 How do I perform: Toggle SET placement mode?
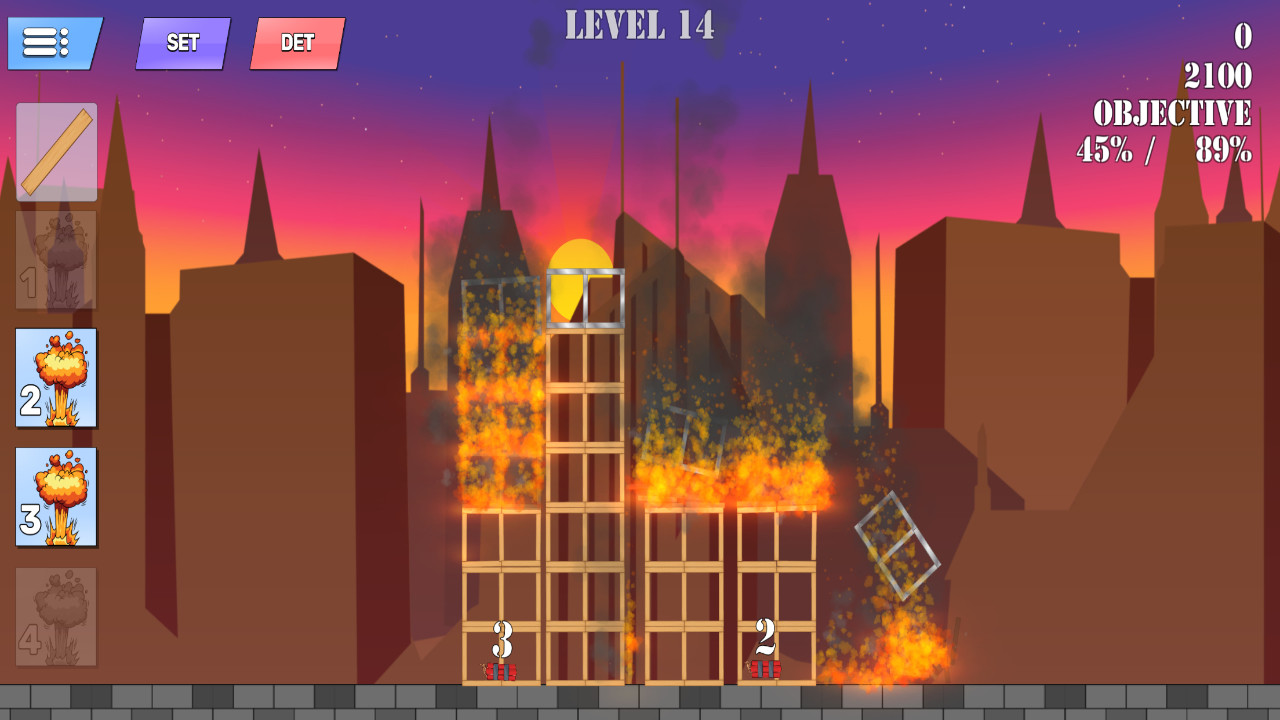(x=182, y=43)
